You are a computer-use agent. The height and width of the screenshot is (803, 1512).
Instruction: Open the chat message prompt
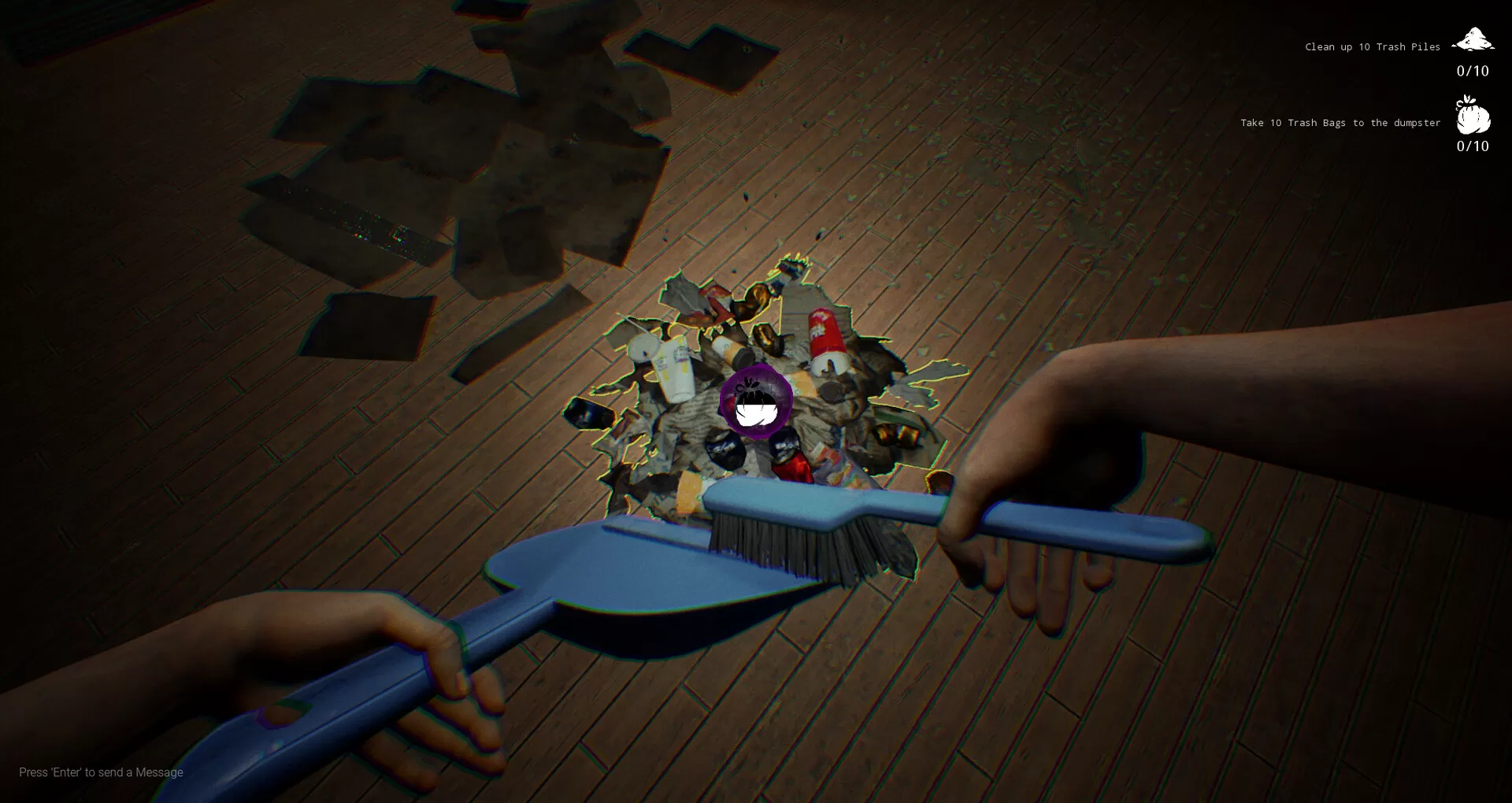click(x=101, y=772)
